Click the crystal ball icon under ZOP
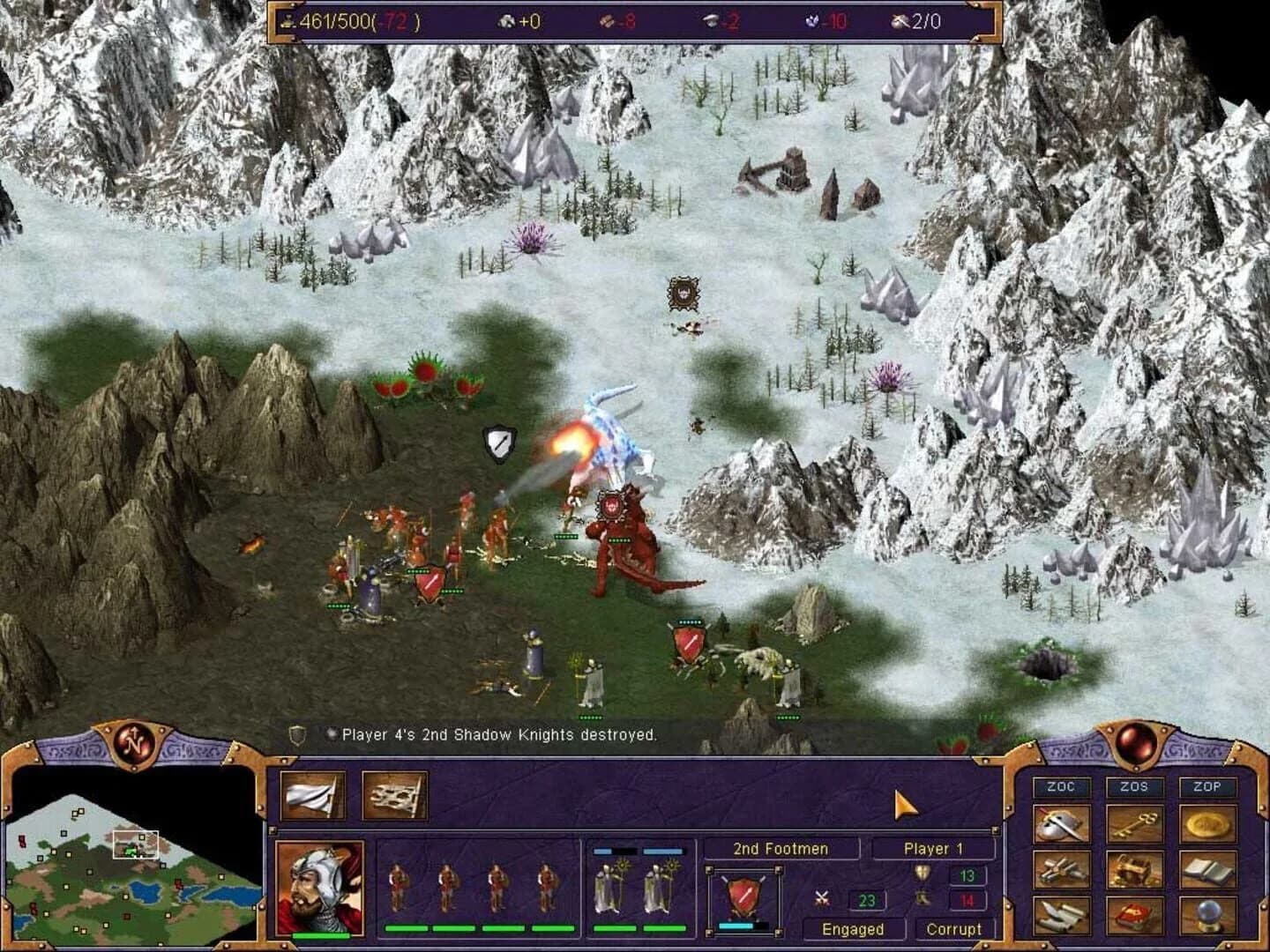1270x952 pixels. (1208, 914)
